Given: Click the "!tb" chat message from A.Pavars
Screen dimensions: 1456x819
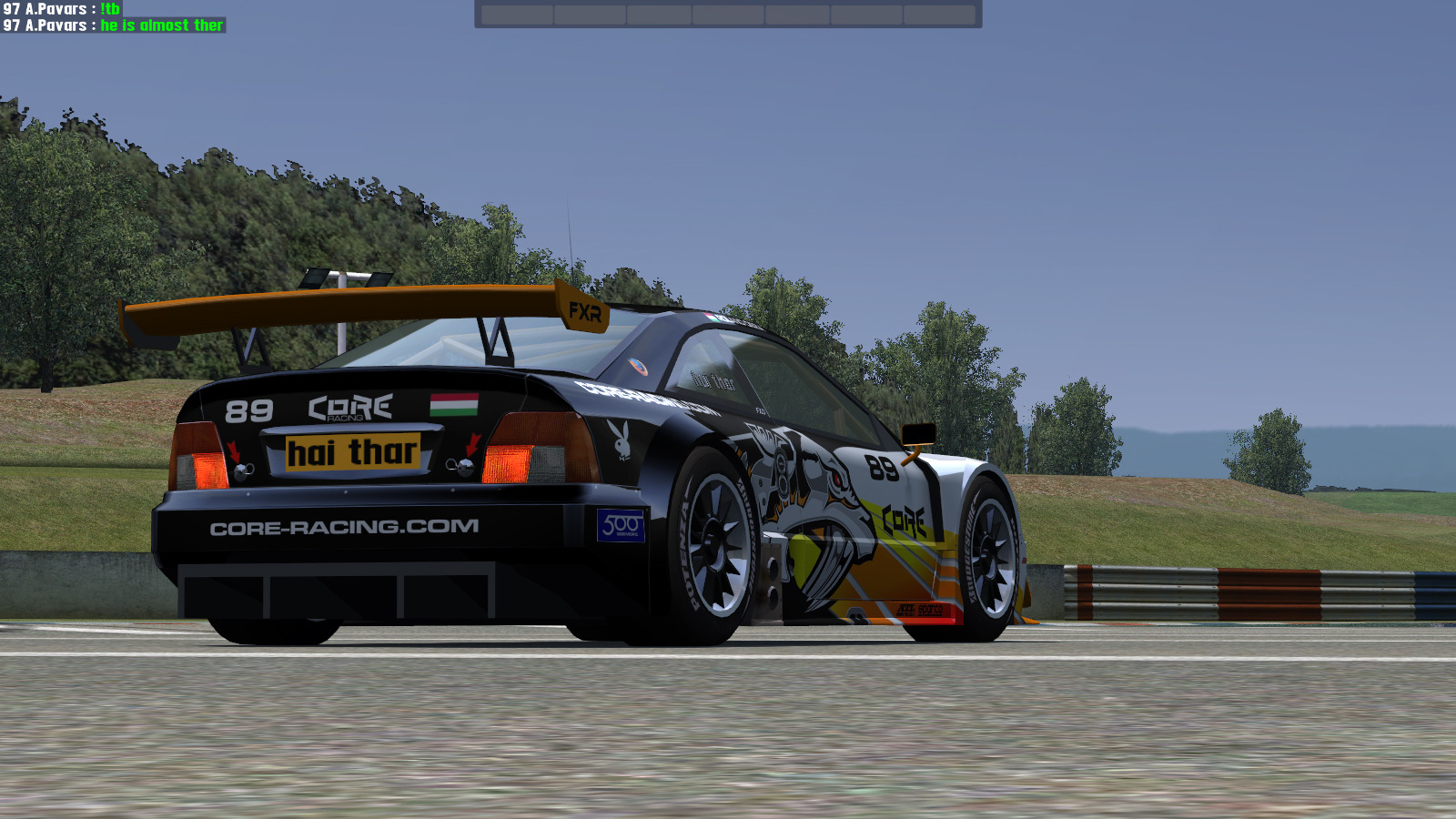Looking at the screenshot, I should tap(110, 8).
